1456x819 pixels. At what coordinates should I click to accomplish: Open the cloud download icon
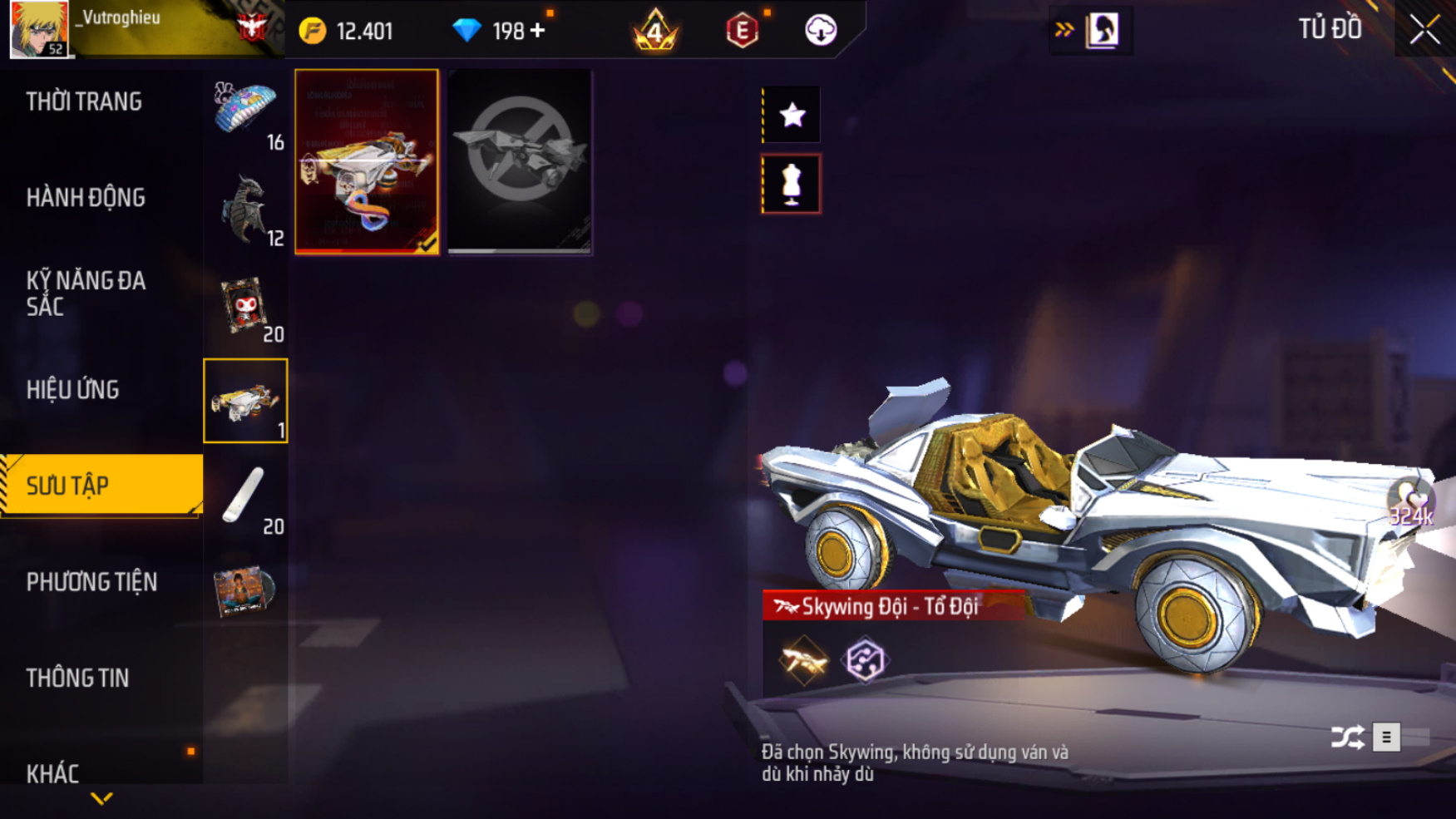(821, 31)
